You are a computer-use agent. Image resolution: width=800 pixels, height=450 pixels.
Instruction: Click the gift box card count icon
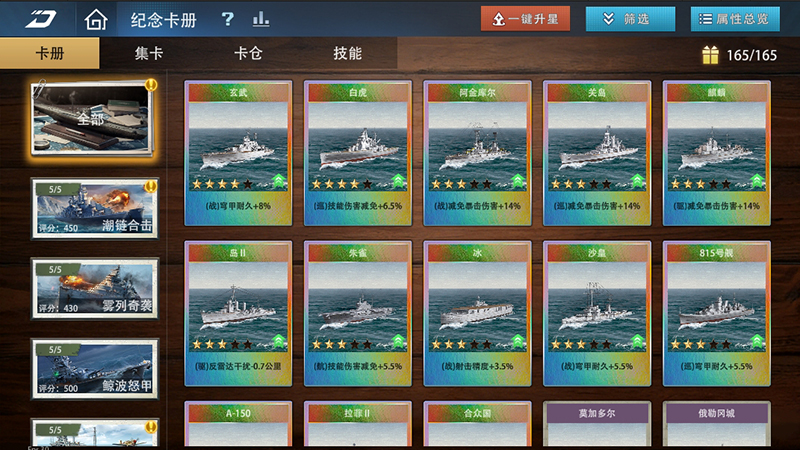click(710, 55)
